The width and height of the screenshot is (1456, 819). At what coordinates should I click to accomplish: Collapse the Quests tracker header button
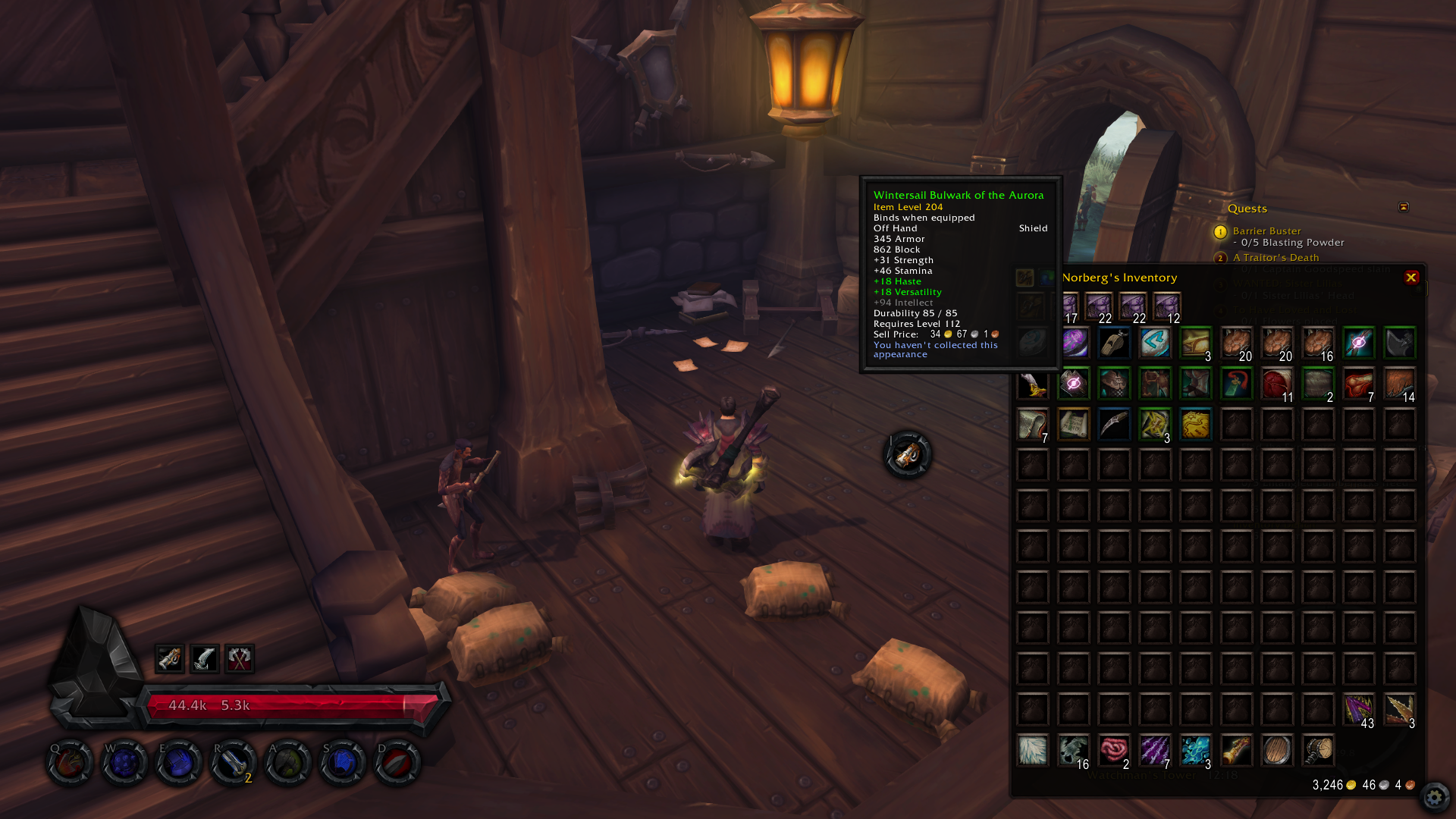coord(1403,207)
